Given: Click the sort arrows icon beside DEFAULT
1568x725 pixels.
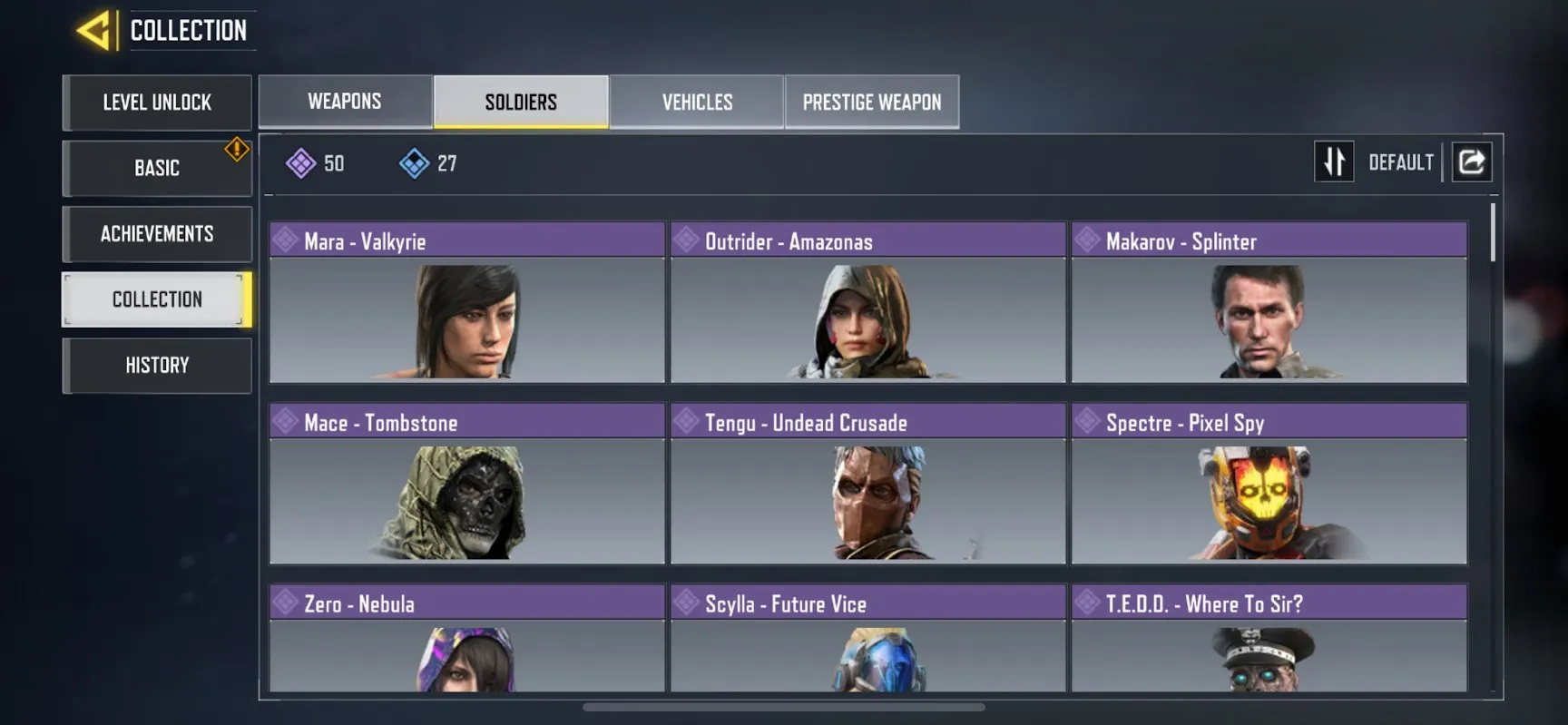Looking at the screenshot, I should 1334,162.
